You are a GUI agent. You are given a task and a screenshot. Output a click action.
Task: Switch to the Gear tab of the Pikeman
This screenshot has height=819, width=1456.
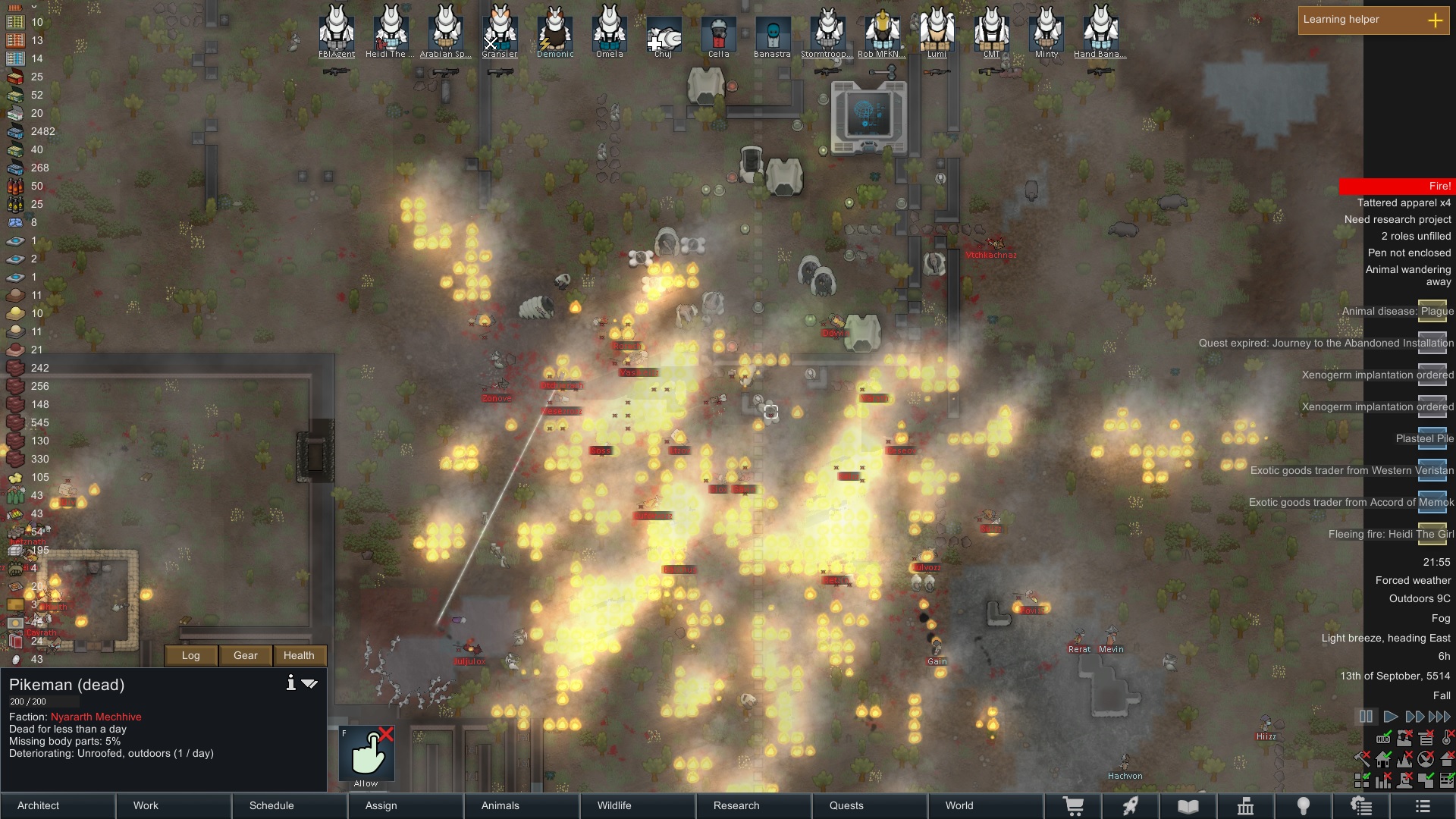coord(244,655)
